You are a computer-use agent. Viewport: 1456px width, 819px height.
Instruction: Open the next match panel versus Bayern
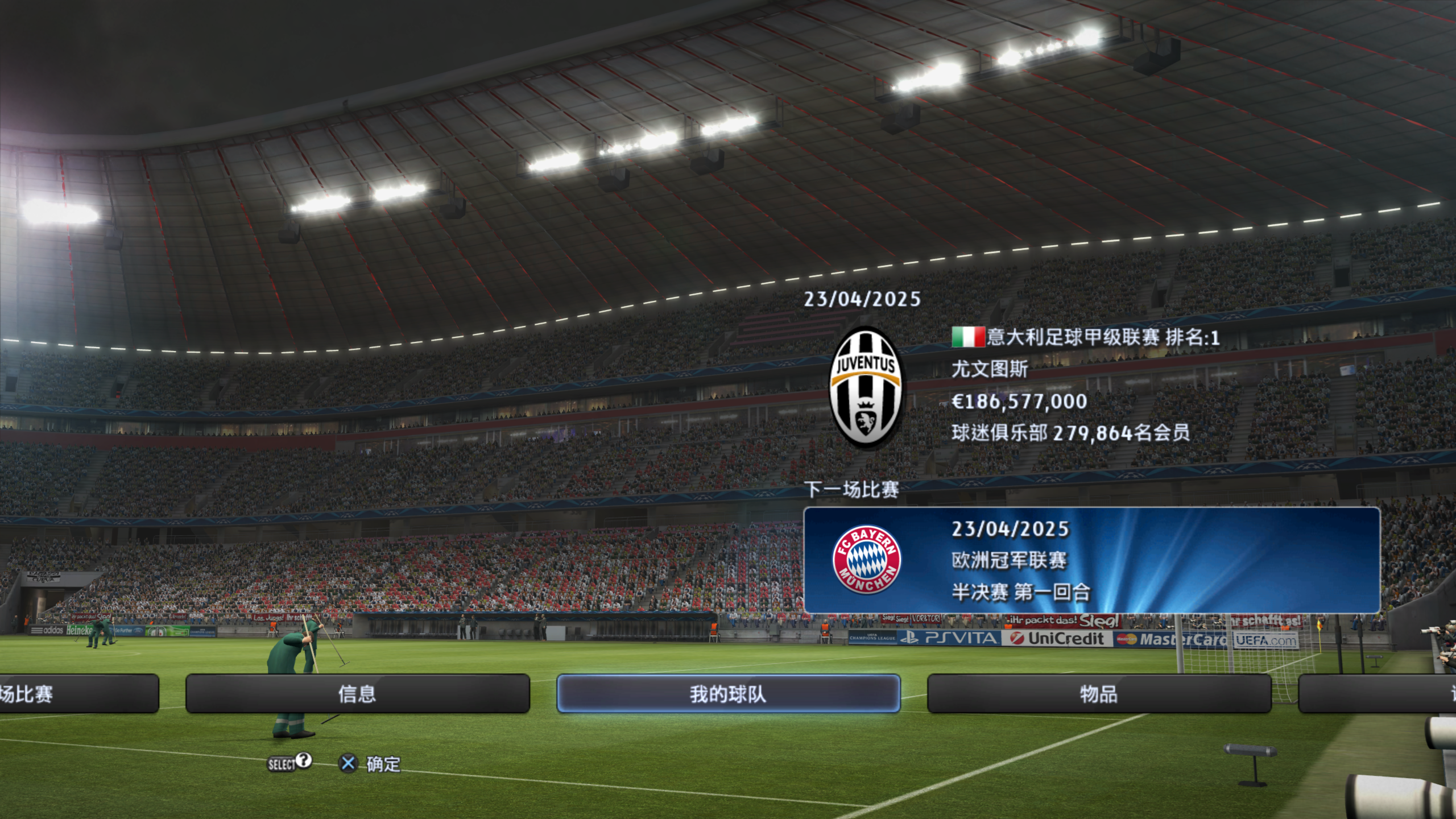1091,560
